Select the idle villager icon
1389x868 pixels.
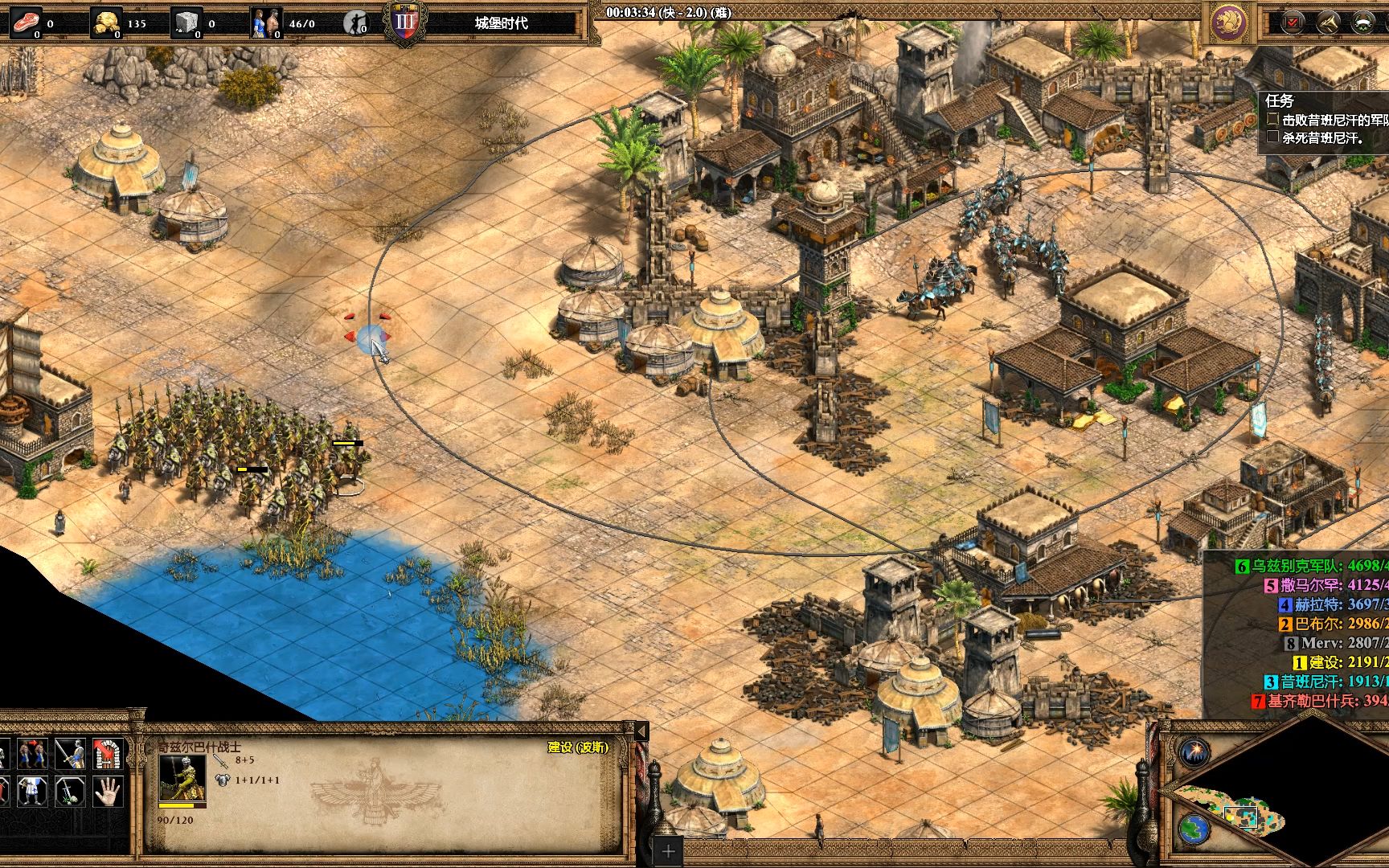click(354, 23)
